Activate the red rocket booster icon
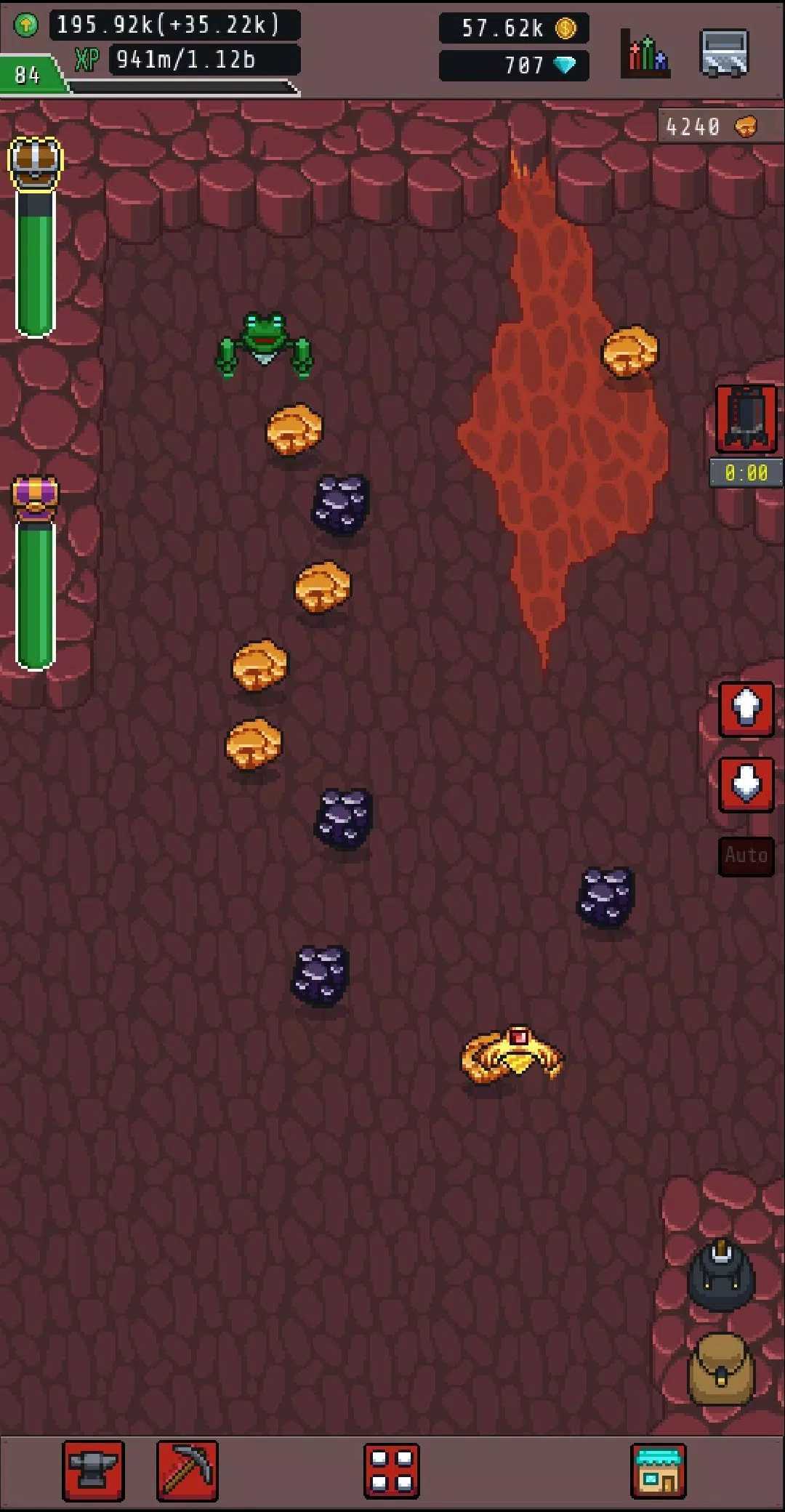 point(746,419)
